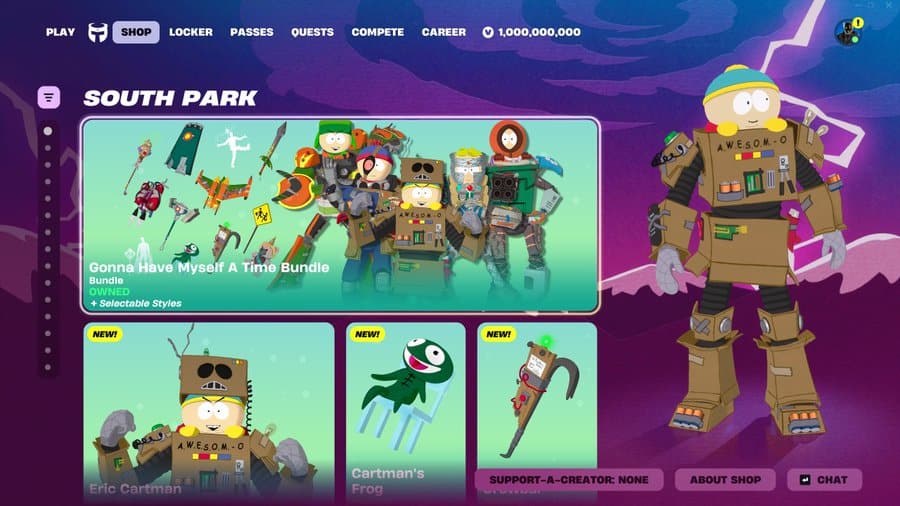This screenshot has width=900, height=506.
Task: View the Career tab
Action: [x=444, y=32]
